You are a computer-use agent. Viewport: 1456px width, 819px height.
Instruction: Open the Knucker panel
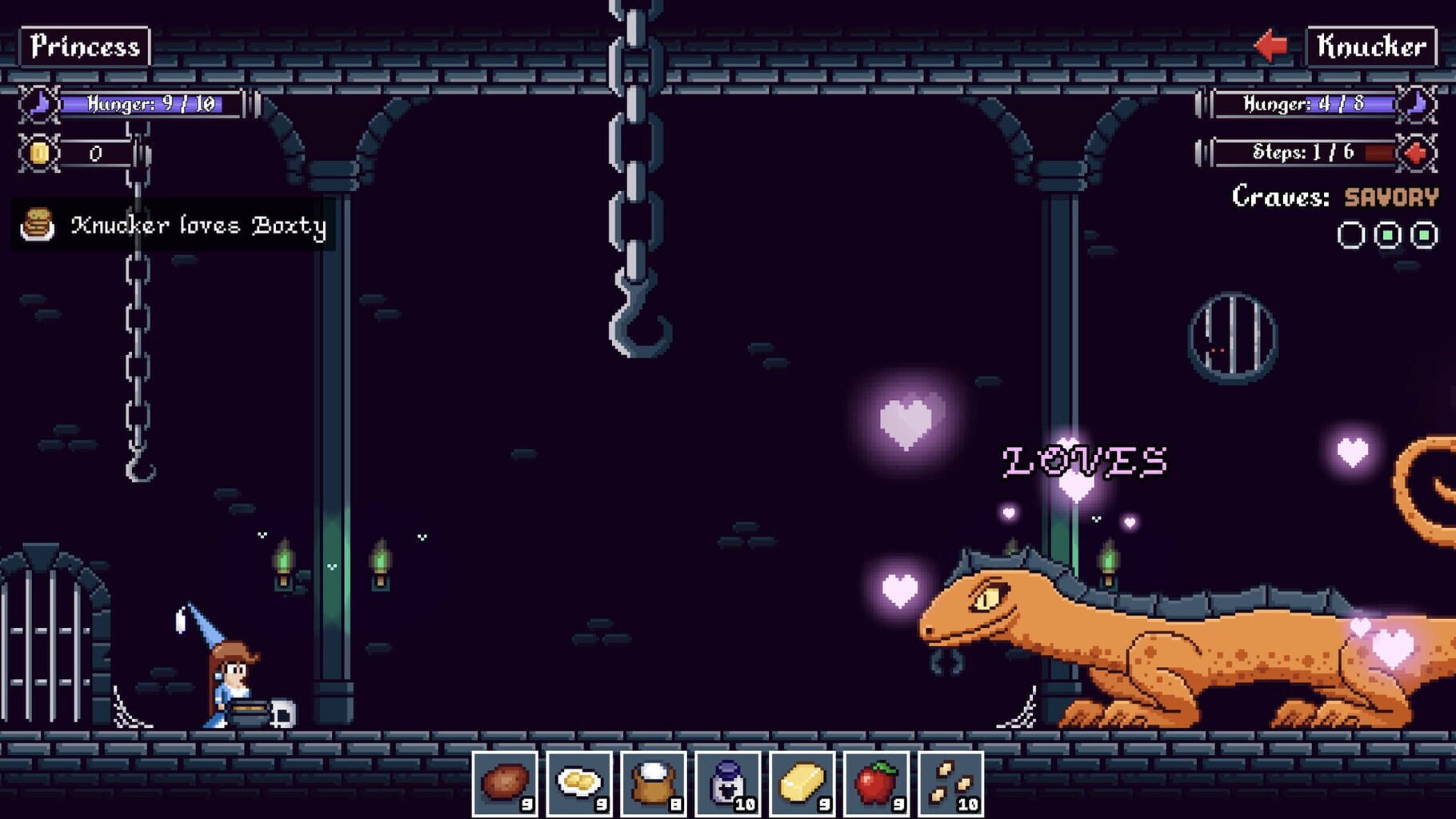[x=1370, y=46]
